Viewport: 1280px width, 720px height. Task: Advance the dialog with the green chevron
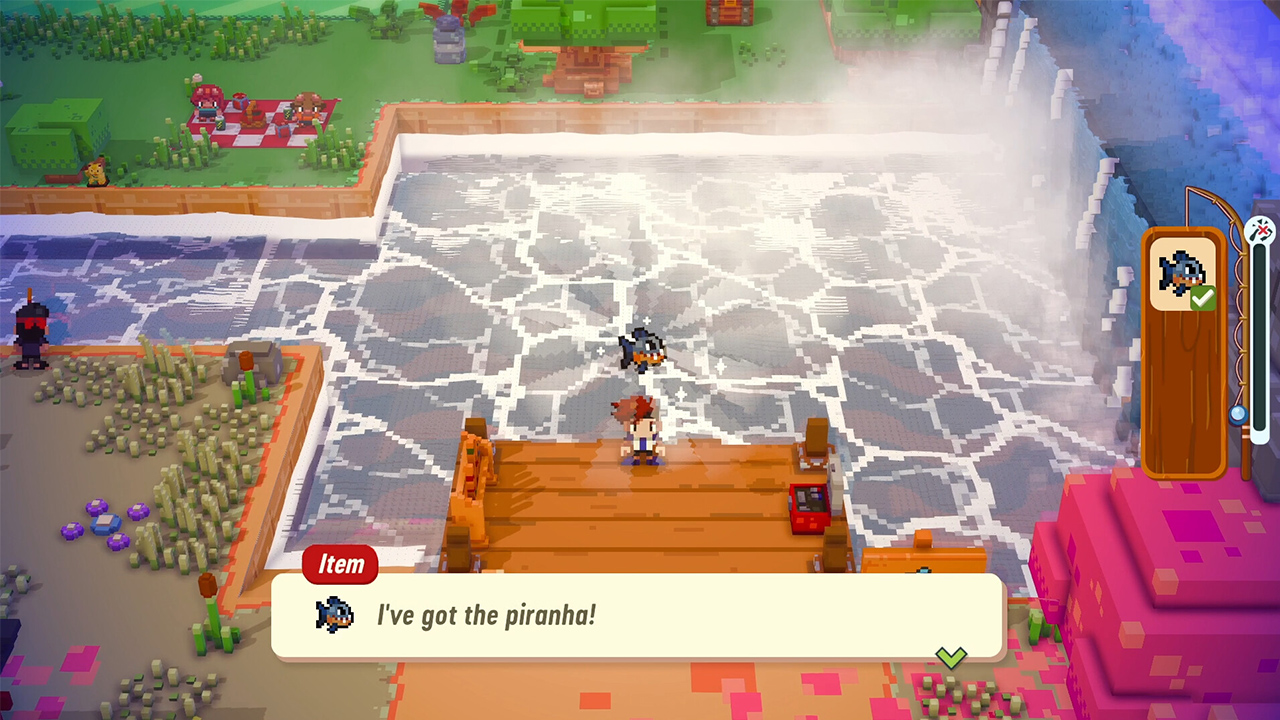point(951,656)
